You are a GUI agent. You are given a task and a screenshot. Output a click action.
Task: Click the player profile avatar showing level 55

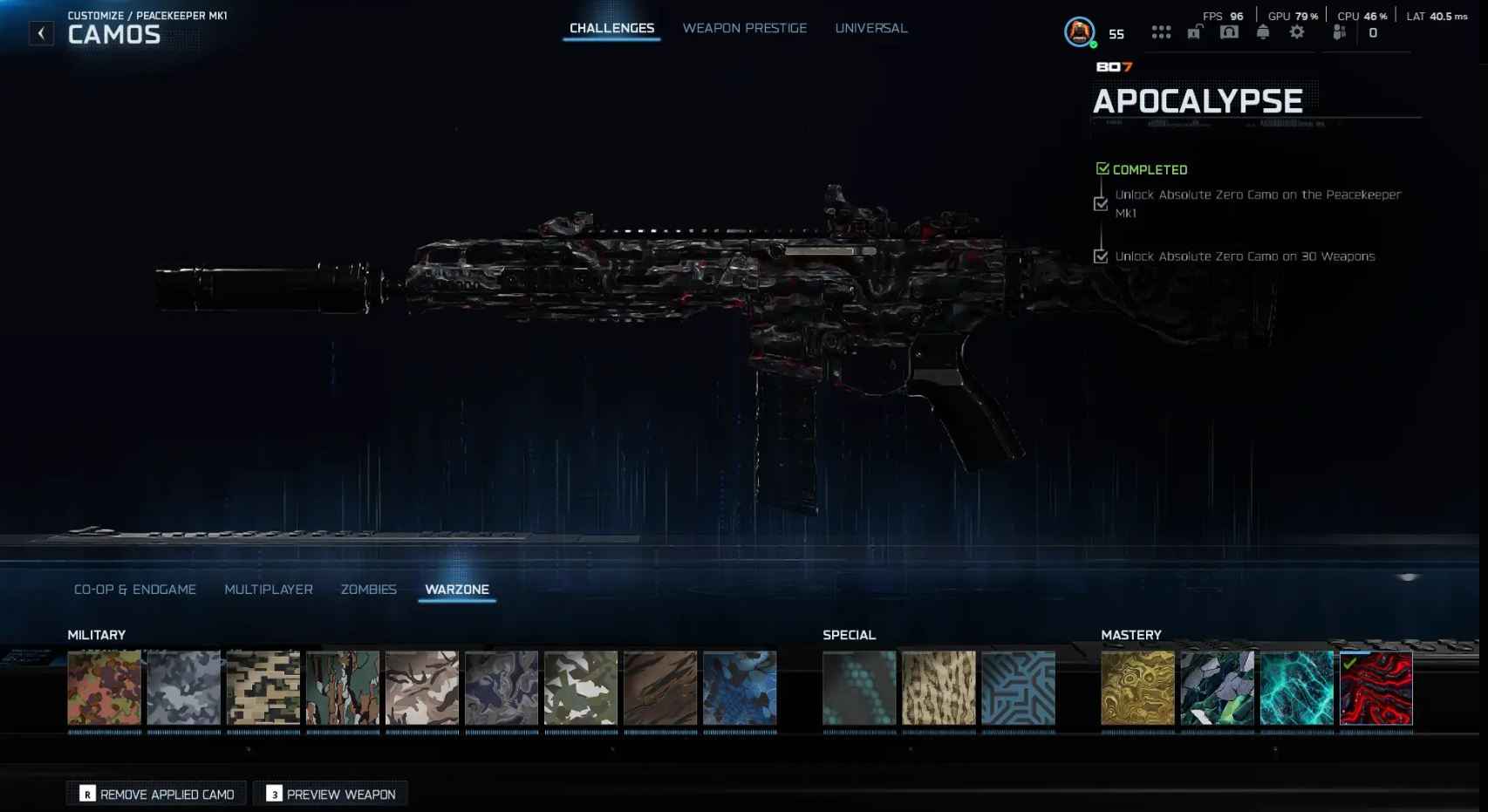pyautogui.click(x=1079, y=32)
